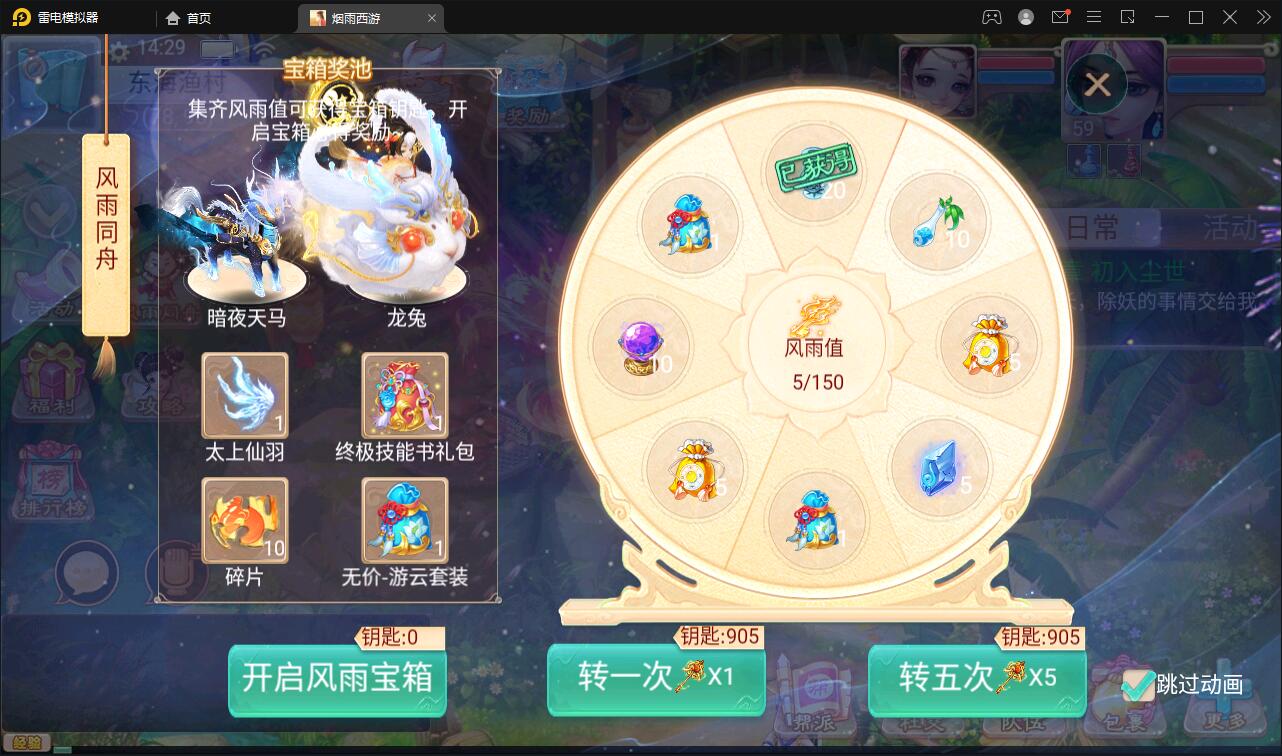Expand the emulator overflow chevron arrows
The image size is (1282, 756).
click(x=1263, y=17)
